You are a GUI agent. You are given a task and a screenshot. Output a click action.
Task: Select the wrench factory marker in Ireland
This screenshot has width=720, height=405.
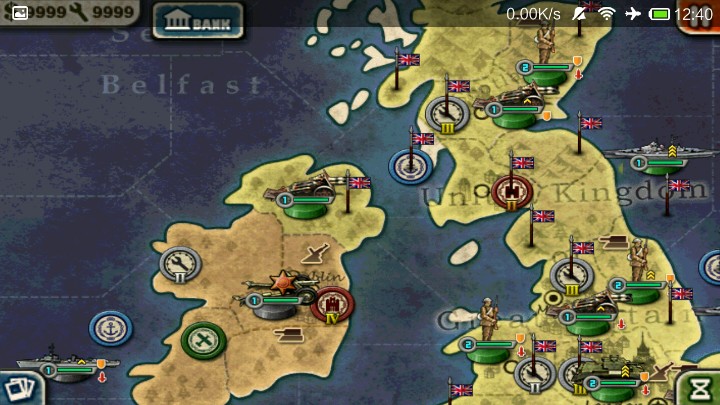click(180, 265)
